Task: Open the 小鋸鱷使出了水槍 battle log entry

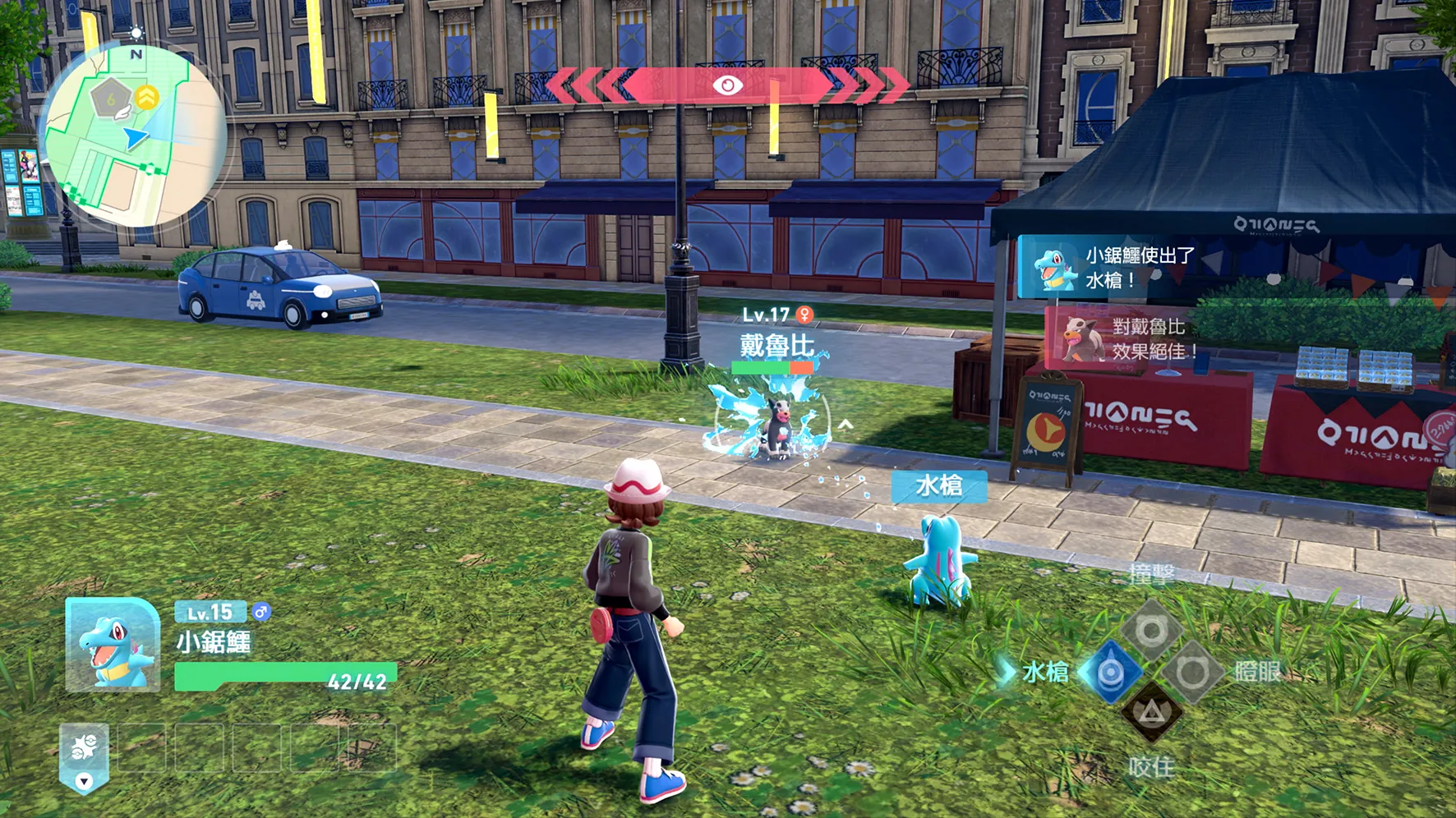Action: [1109, 268]
